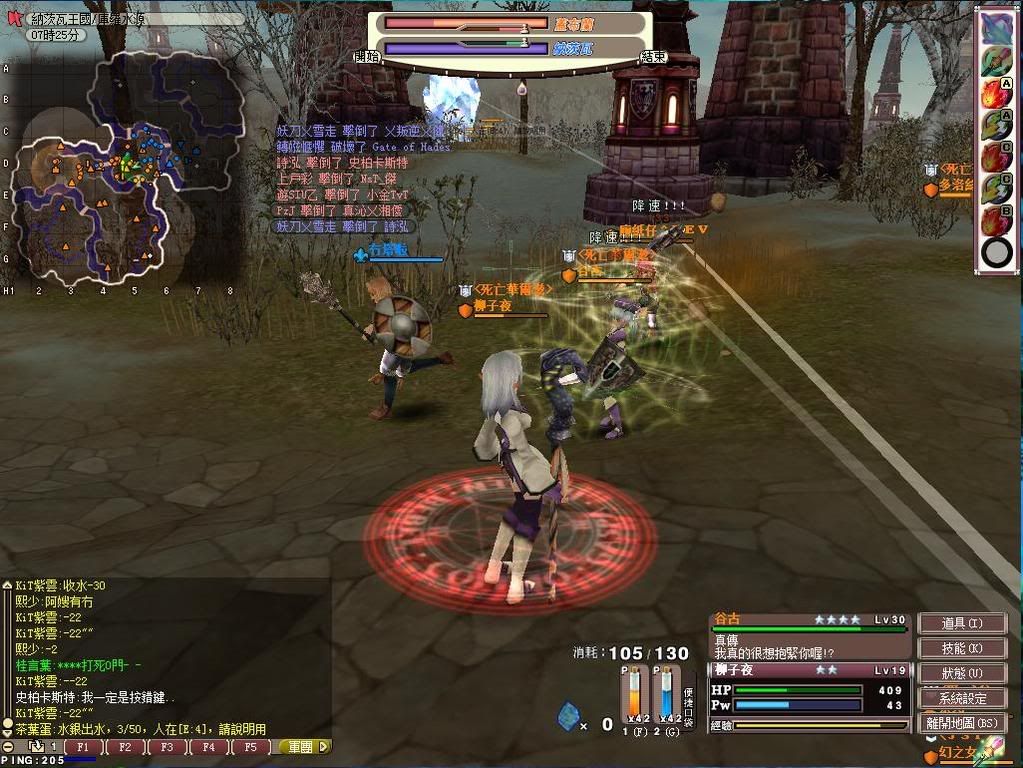Open the 道具 (I) inventory menu

tap(961, 623)
